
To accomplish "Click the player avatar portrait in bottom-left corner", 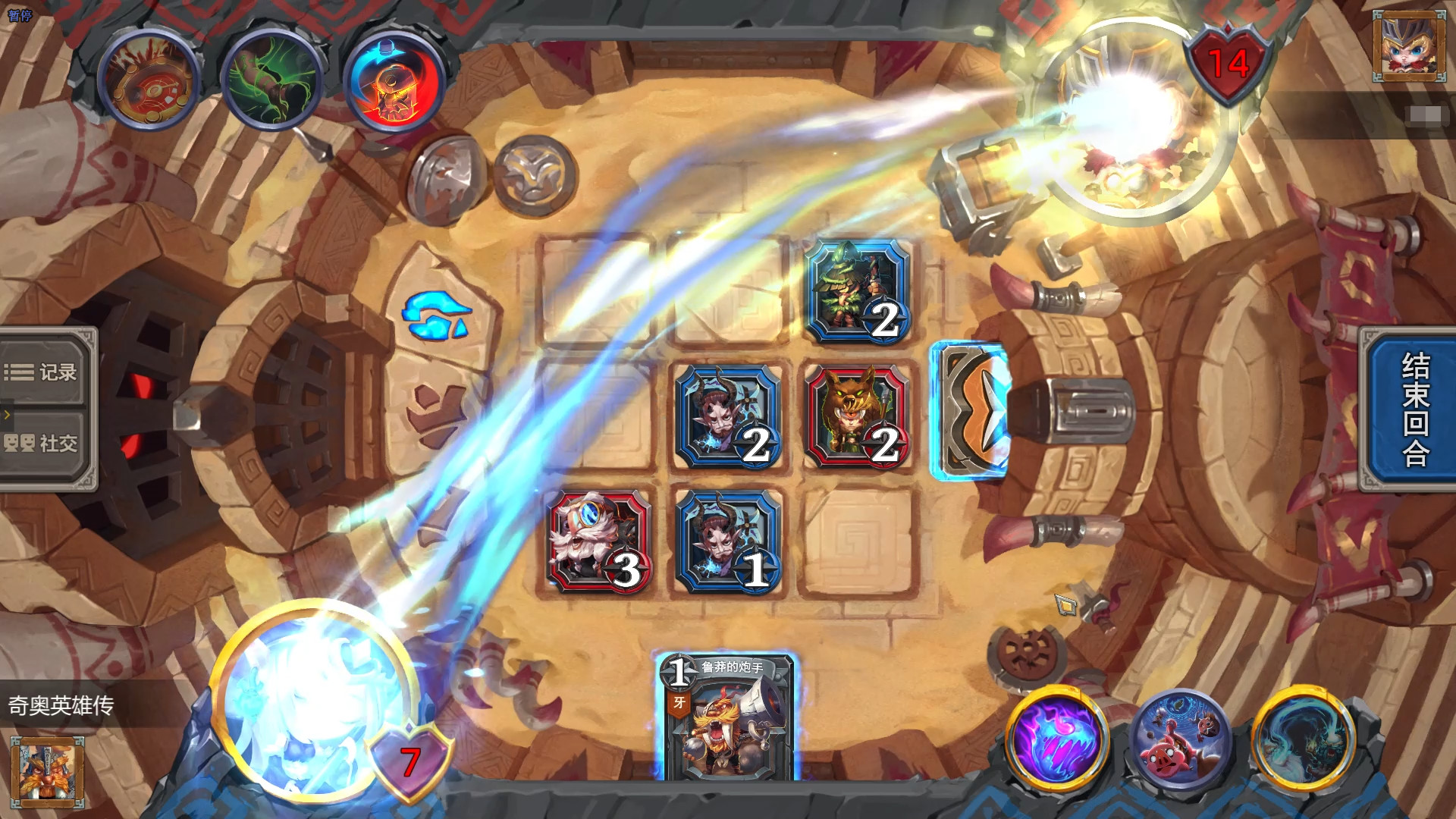I will coord(45,773).
